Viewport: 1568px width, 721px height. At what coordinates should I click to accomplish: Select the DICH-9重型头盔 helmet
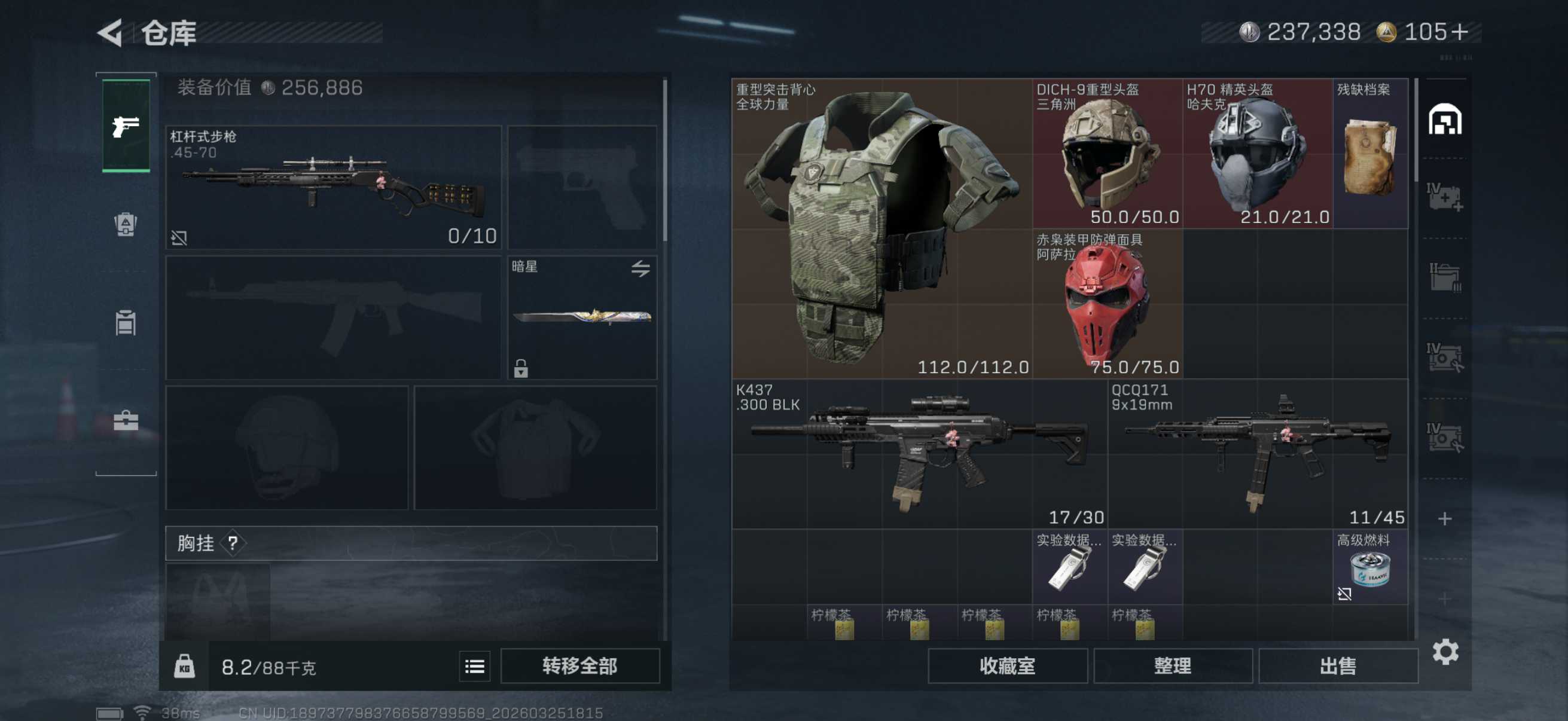(1106, 153)
